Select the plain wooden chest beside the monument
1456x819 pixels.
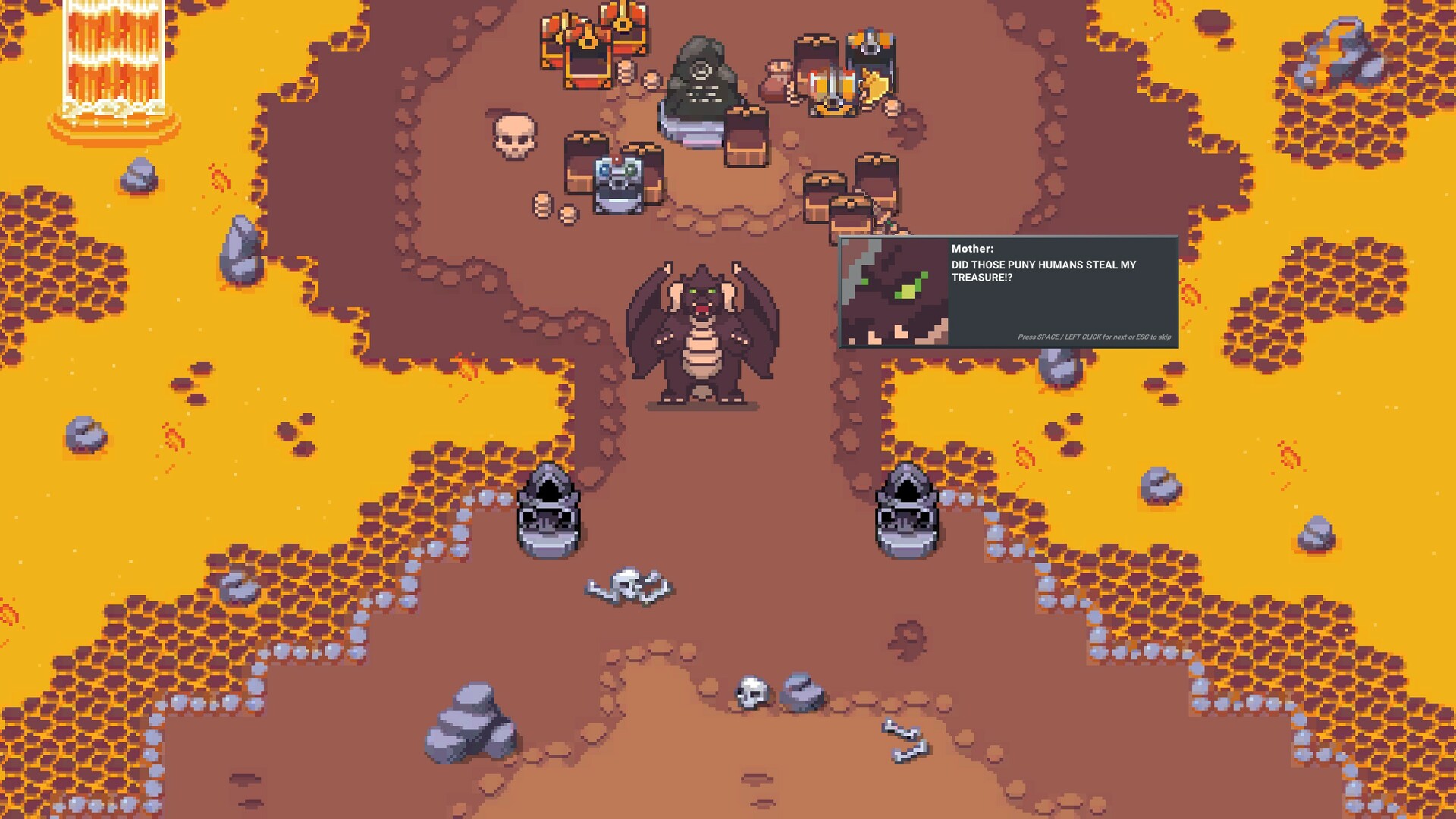746,140
